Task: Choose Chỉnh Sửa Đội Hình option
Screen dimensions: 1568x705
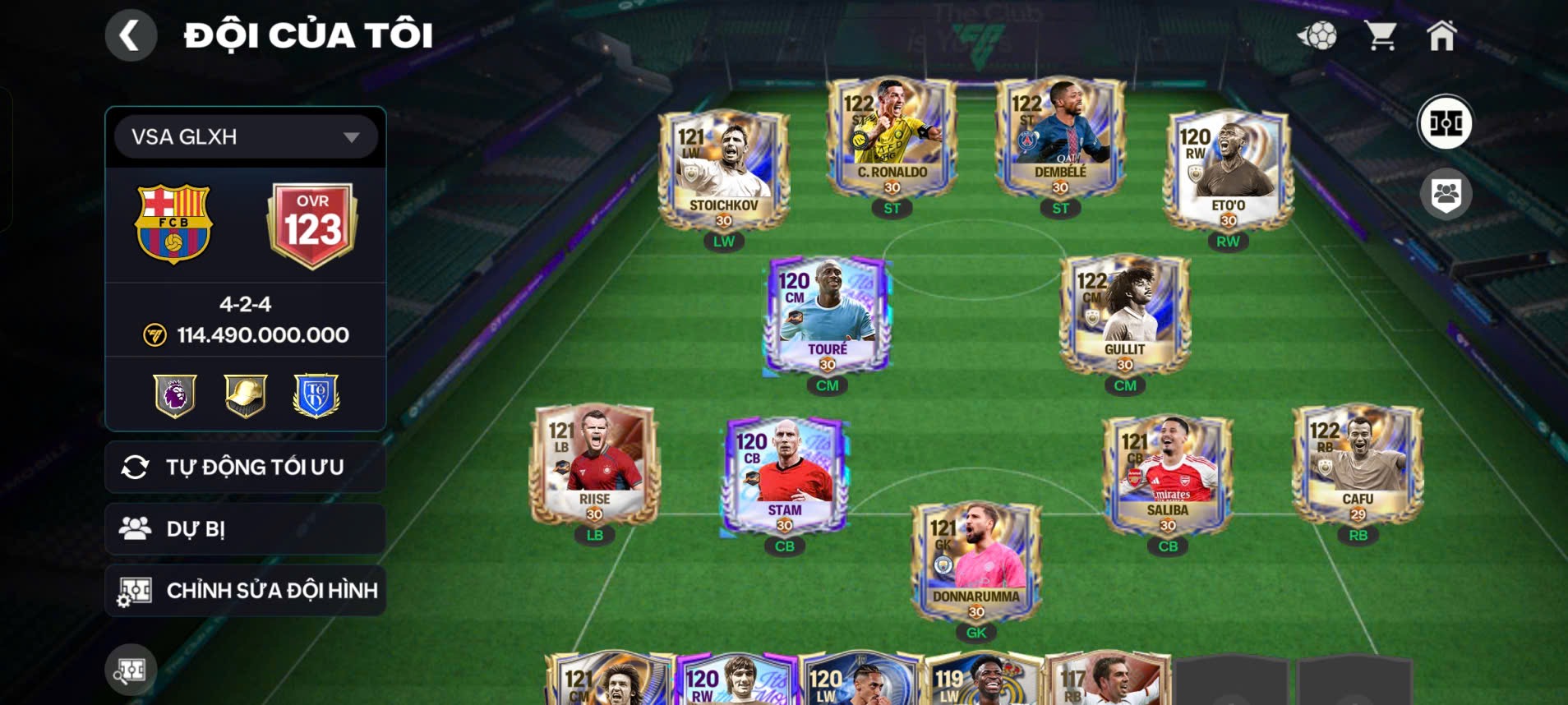Action: pyautogui.click(x=245, y=590)
